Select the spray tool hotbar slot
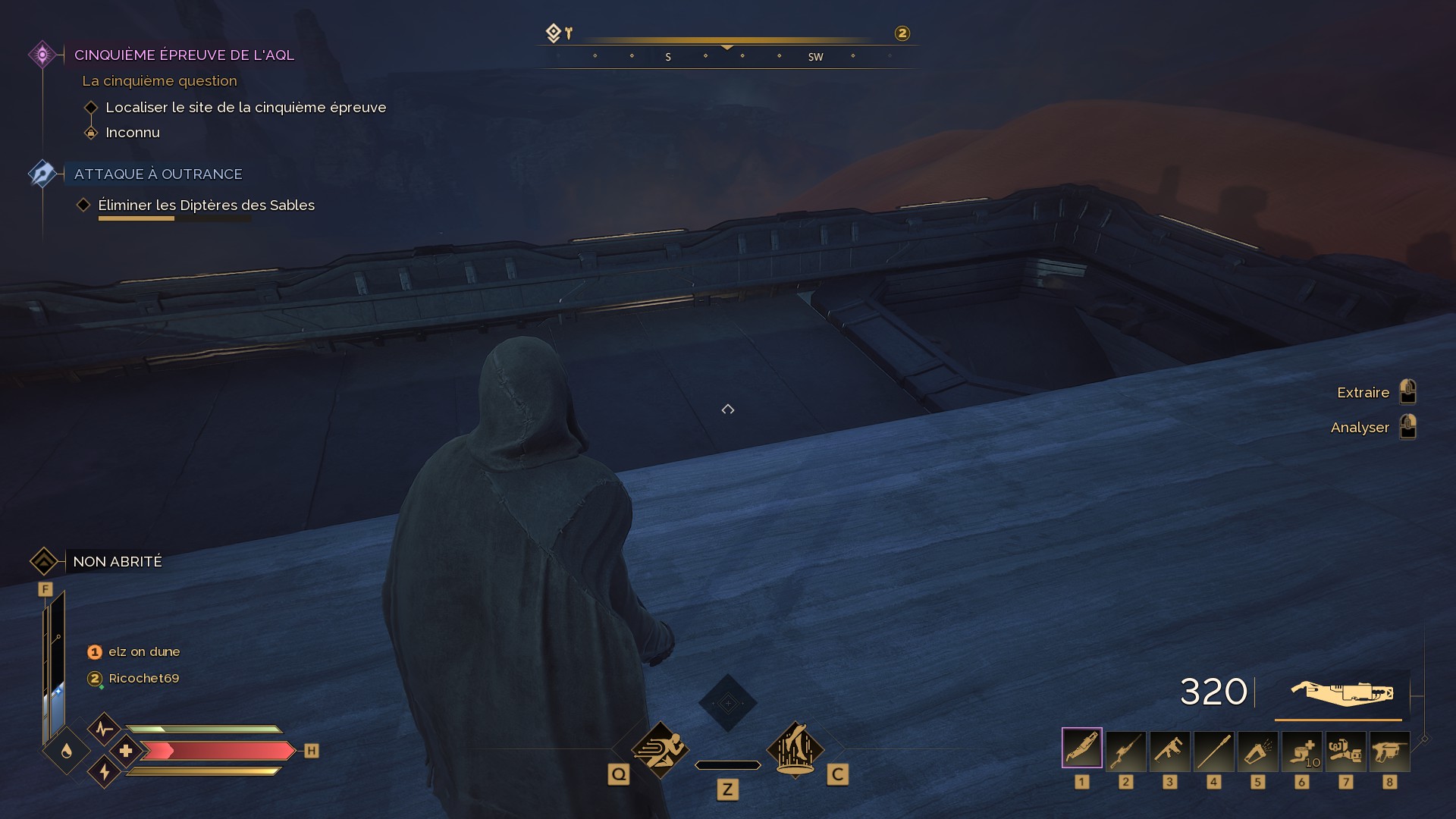 click(x=1257, y=751)
